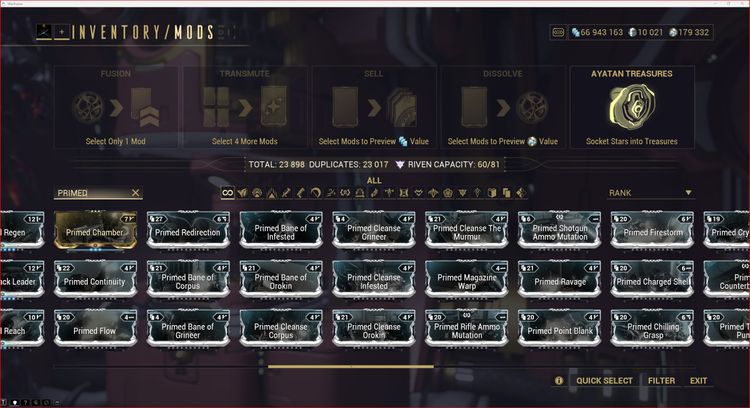750x408 pixels.
Task: Show all mods with the infinity filter tab
Action: [x=228, y=193]
